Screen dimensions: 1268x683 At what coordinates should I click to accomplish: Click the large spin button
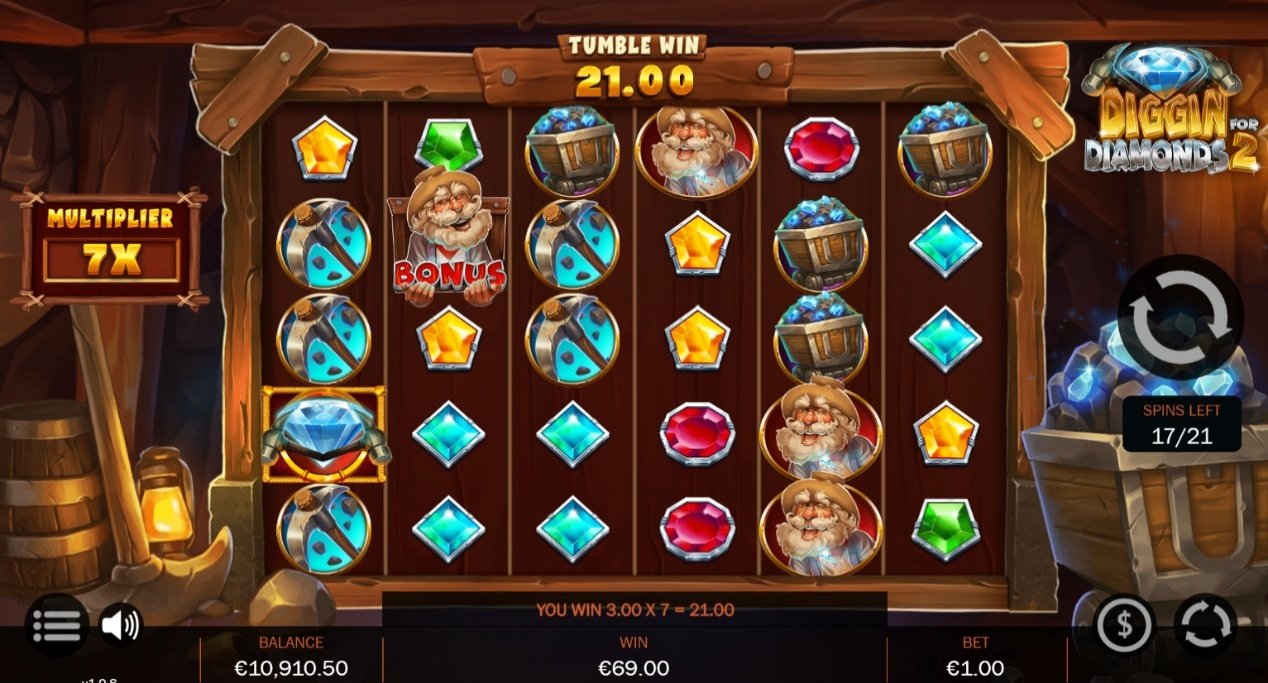point(1180,317)
